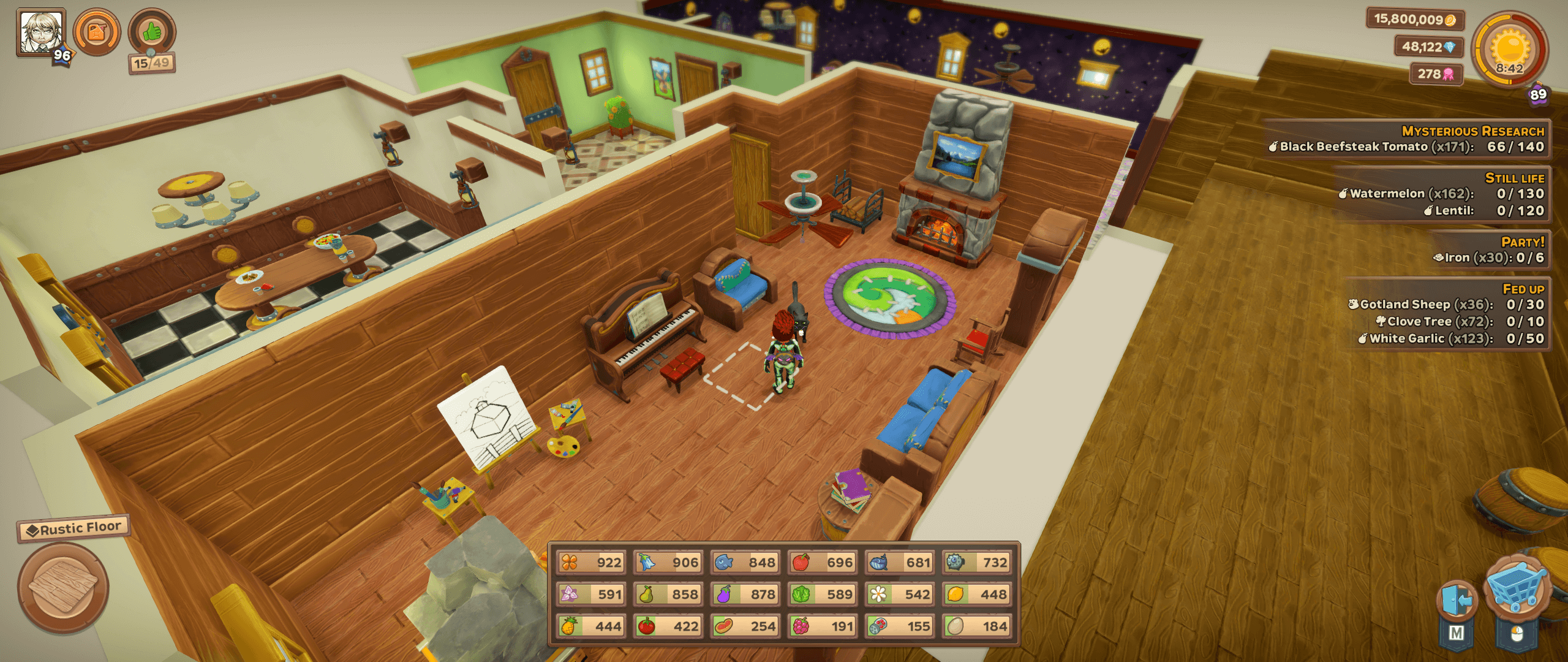Select the Rustic Floor tile button
This screenshot has width=1568, height=662.
pyautogui.click(x=63, y=587)
